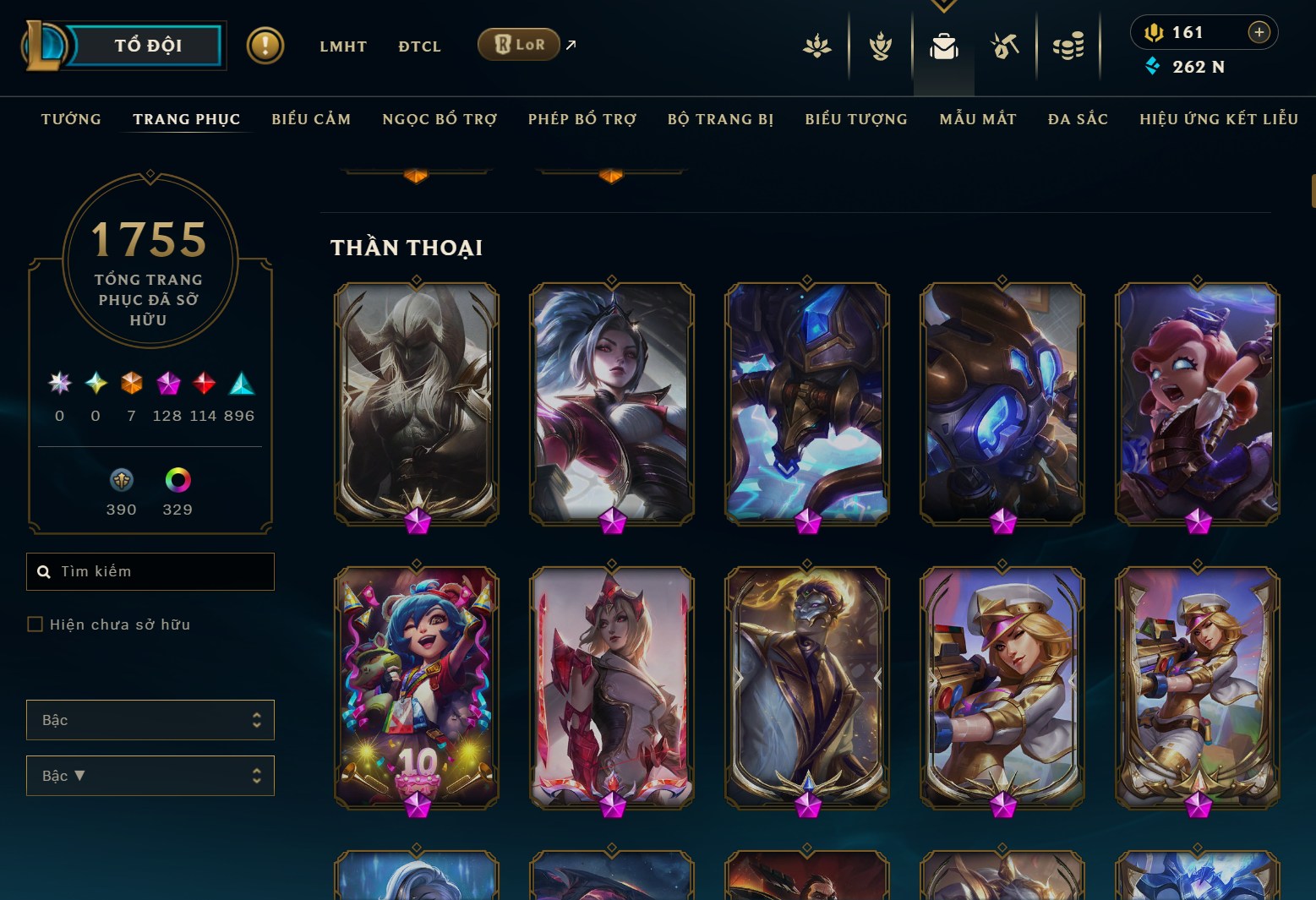Open Legends of Runeterra via the LoR link

(x=517, y=44)
